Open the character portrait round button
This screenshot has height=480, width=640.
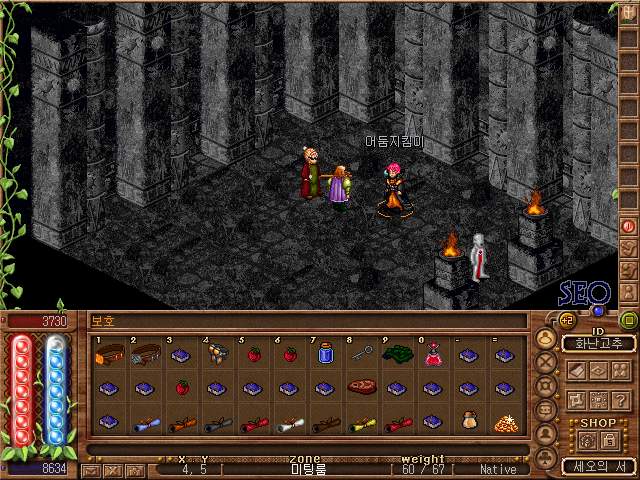pos(547,339)
